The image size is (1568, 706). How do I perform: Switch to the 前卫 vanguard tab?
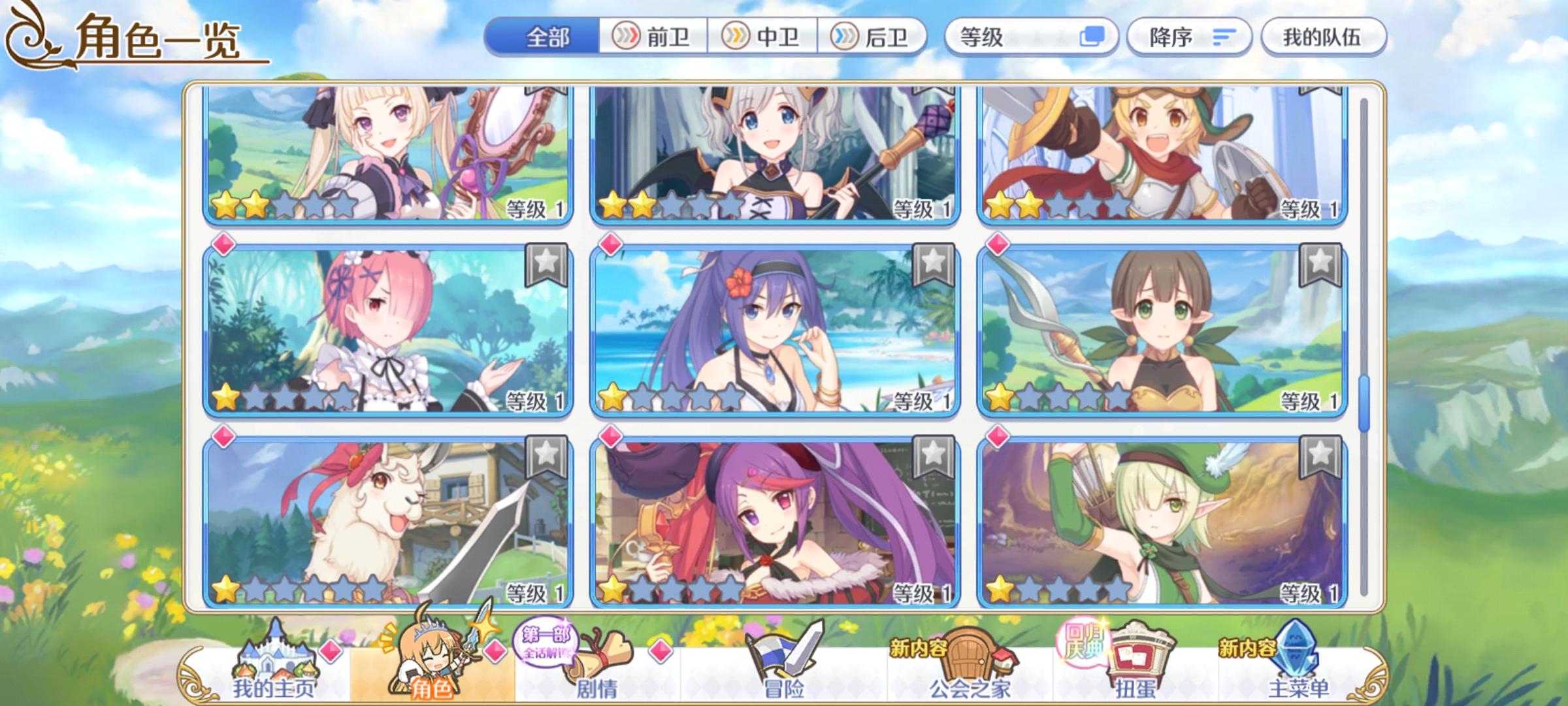click(653, 38)
